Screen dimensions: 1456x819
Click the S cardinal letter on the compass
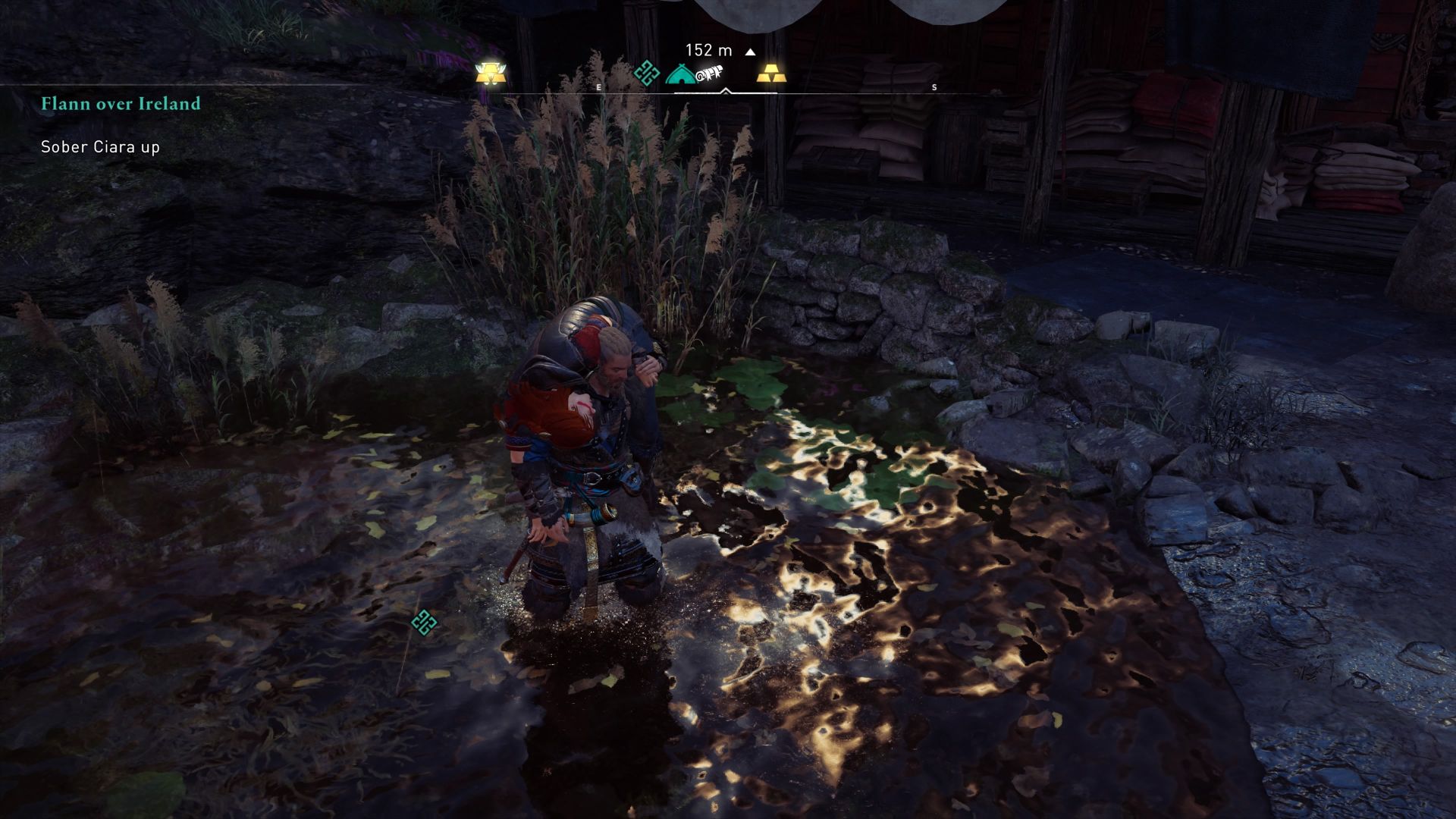[934, 87]
